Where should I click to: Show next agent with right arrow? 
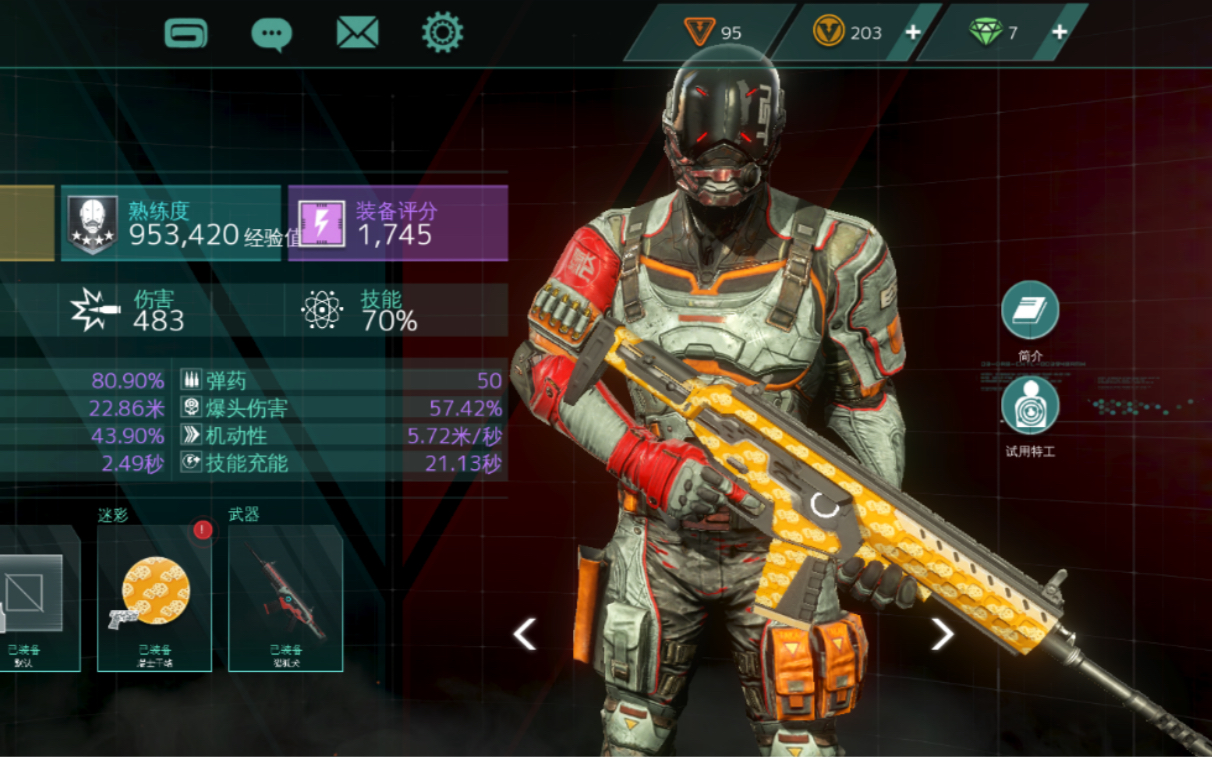942,633
